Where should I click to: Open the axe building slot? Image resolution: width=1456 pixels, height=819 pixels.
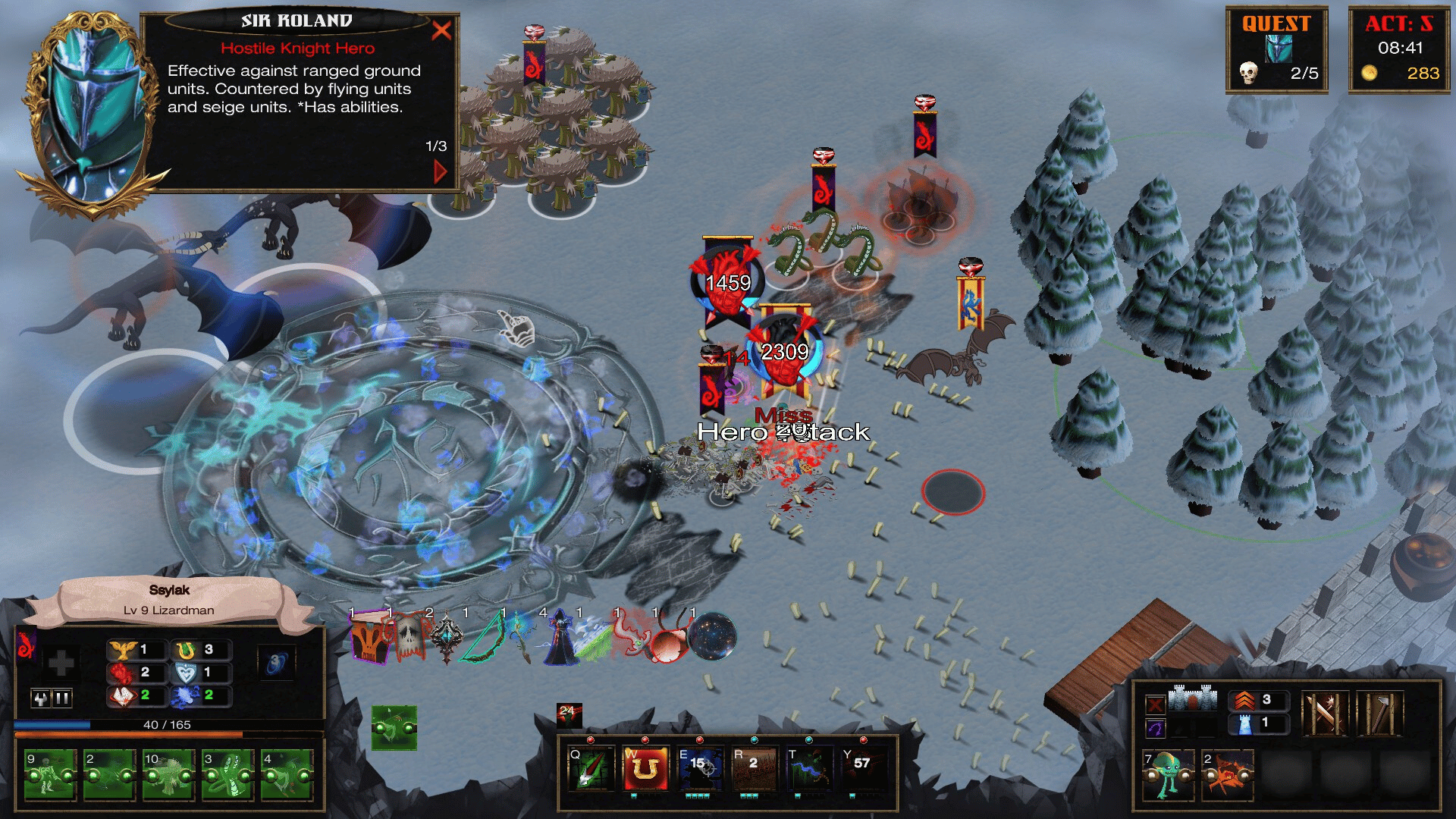[x=1380, y=714]
